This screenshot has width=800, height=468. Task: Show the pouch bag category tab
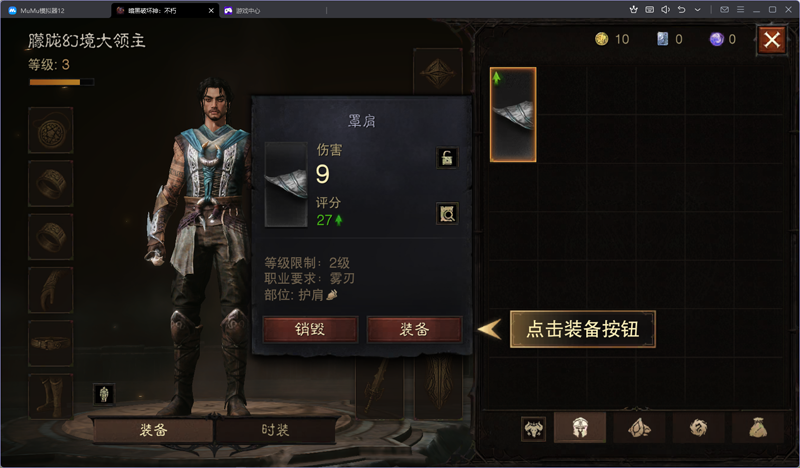[755, 428]
